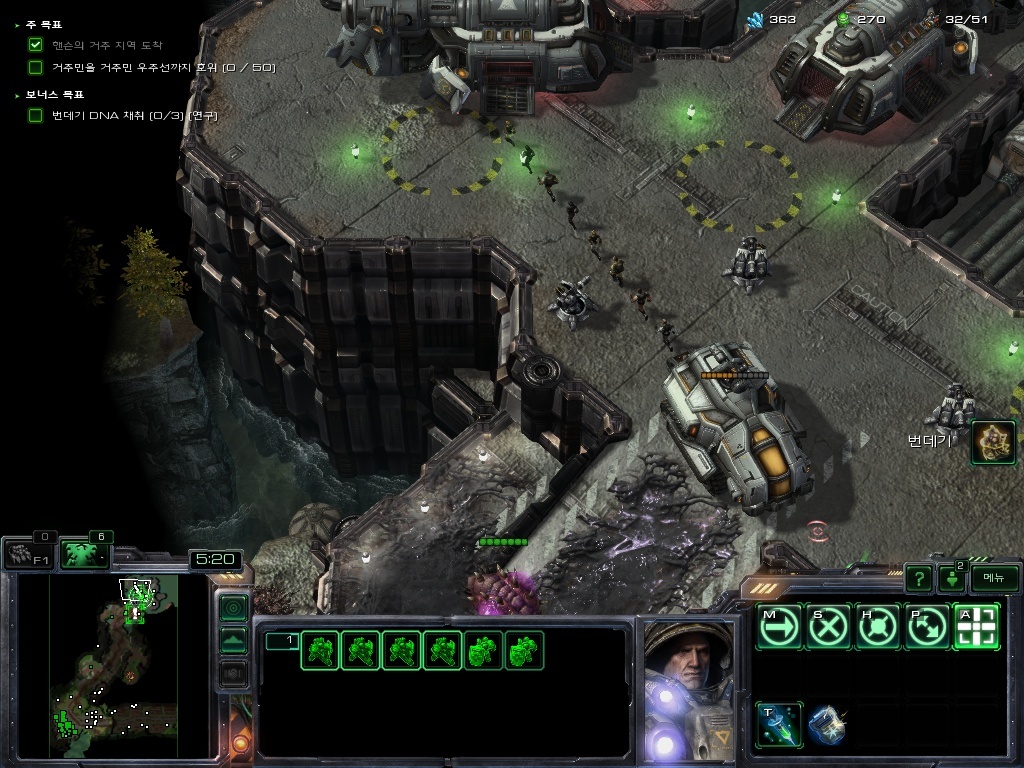Collapse the 주 목표 objectives list
The width and height of the screenshot is (1024, 768).
click(18, 24)
